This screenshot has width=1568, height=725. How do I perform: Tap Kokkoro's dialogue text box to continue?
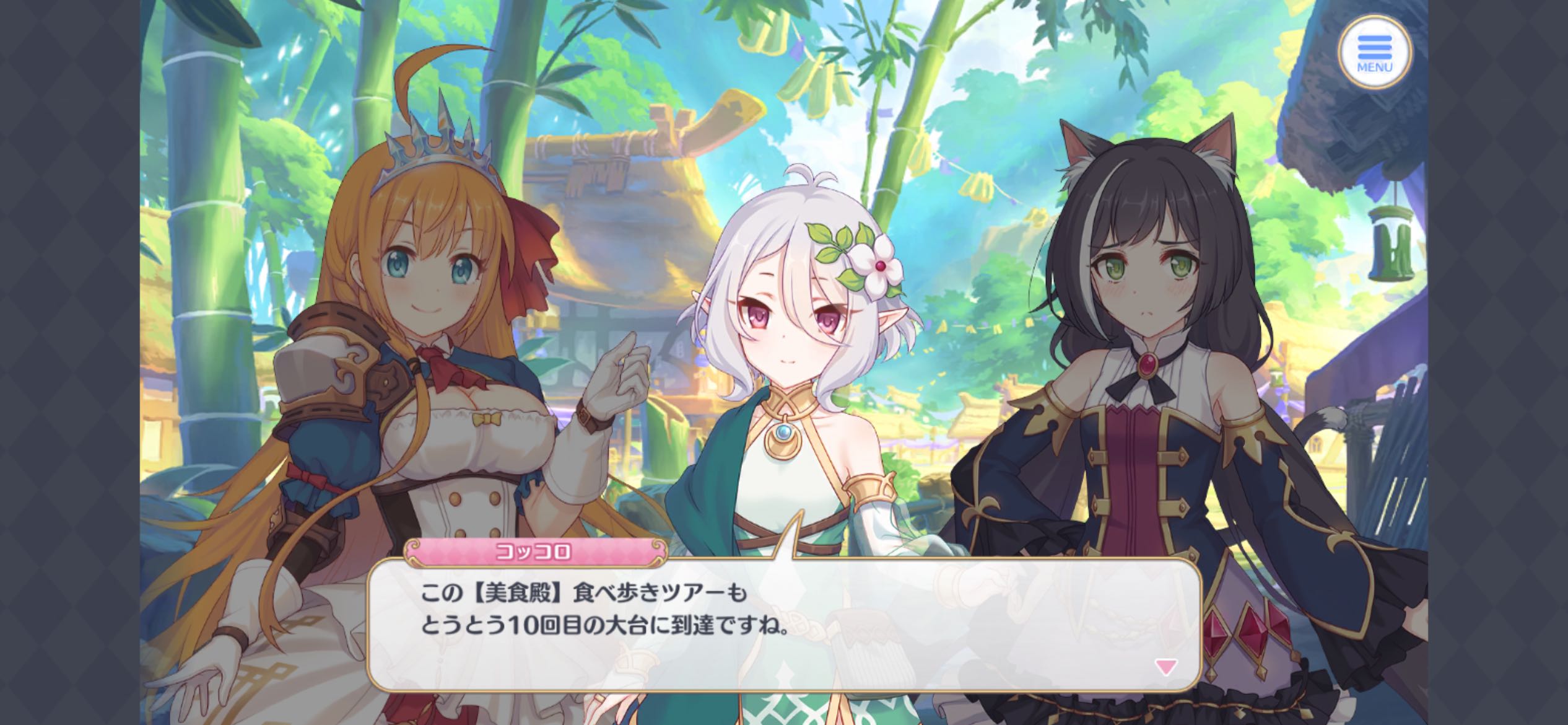[783, 626]
